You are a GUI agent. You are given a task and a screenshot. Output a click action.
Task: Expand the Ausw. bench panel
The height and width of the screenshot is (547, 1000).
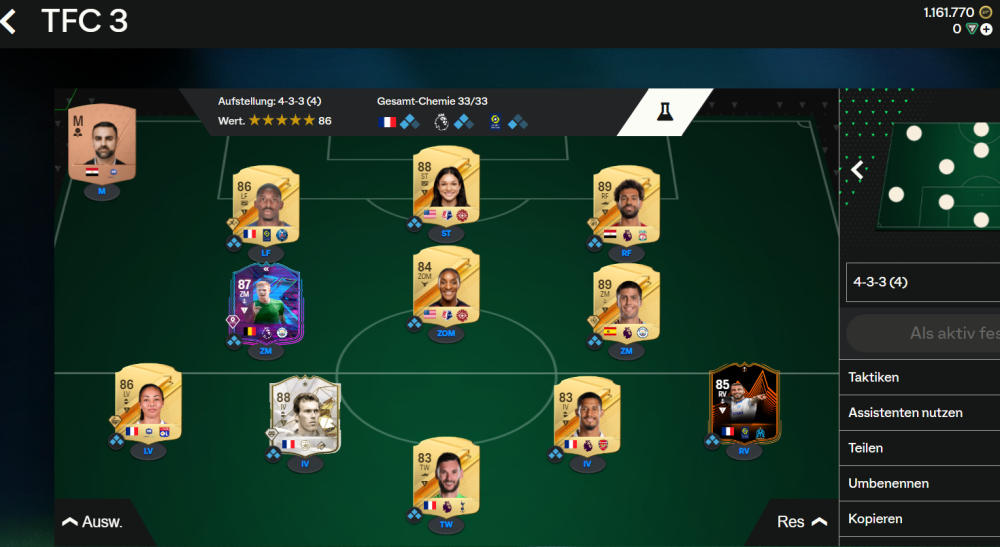point(93,522)
